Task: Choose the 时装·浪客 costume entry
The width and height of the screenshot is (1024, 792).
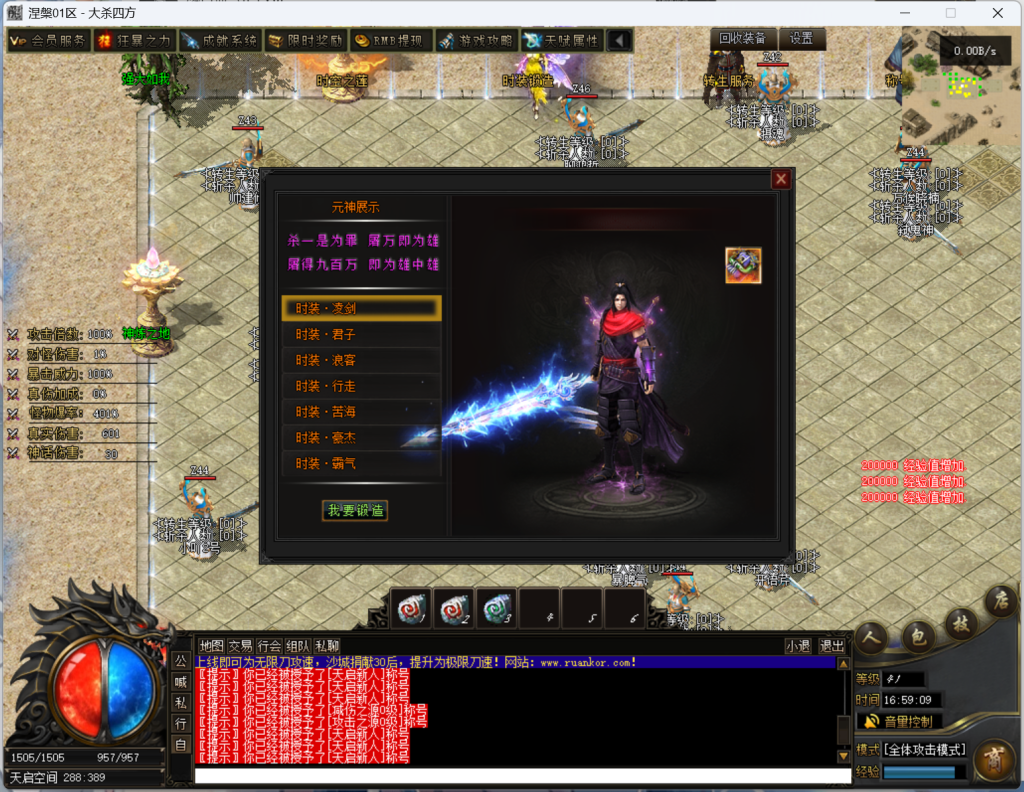Action: point(361,360)
